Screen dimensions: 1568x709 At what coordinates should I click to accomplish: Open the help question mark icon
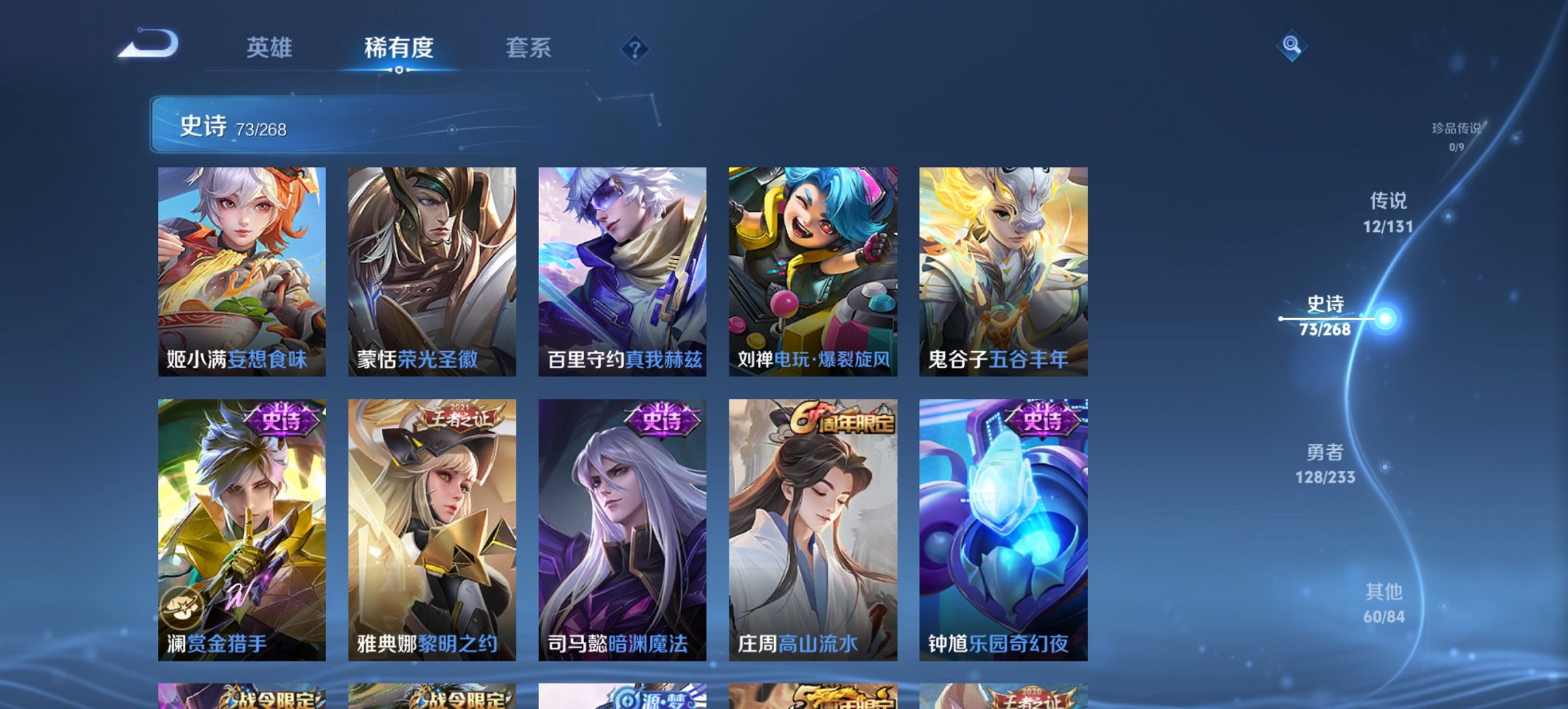click(635, 50)
